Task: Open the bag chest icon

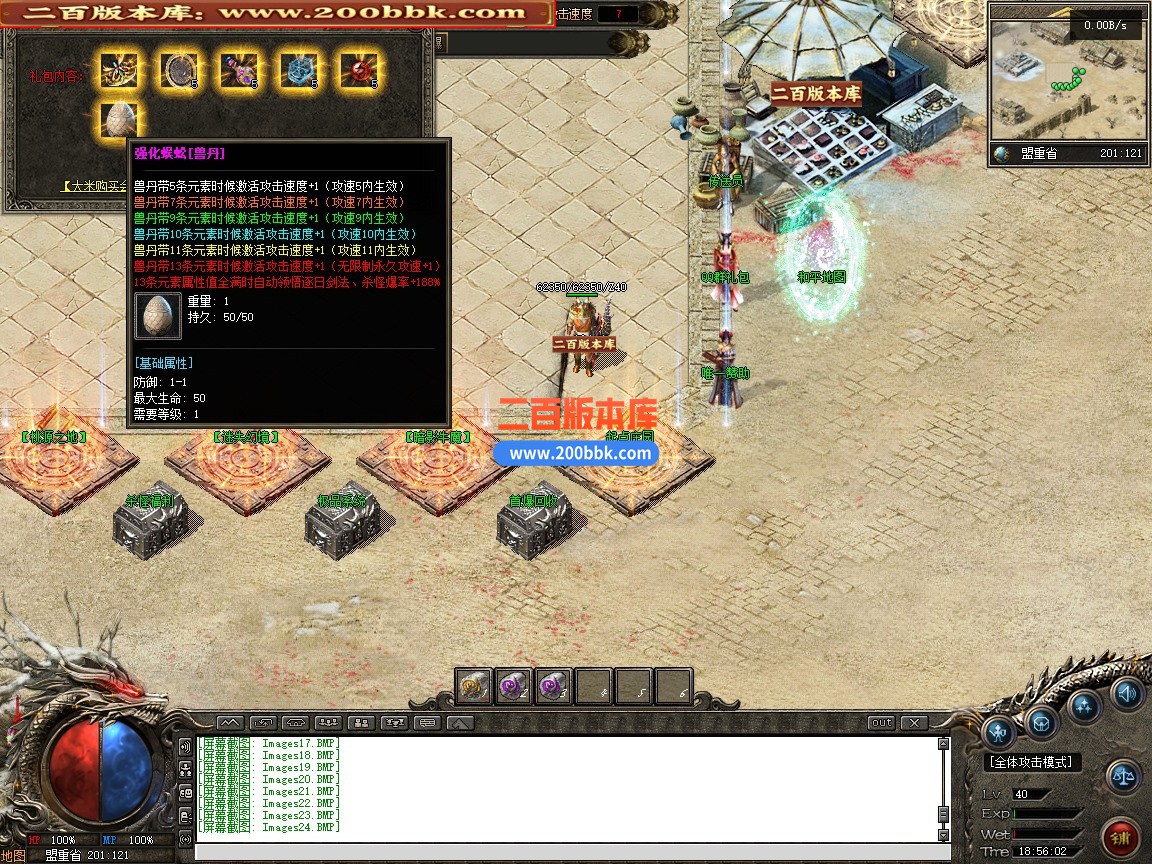Action: (x=1041, y=721)
